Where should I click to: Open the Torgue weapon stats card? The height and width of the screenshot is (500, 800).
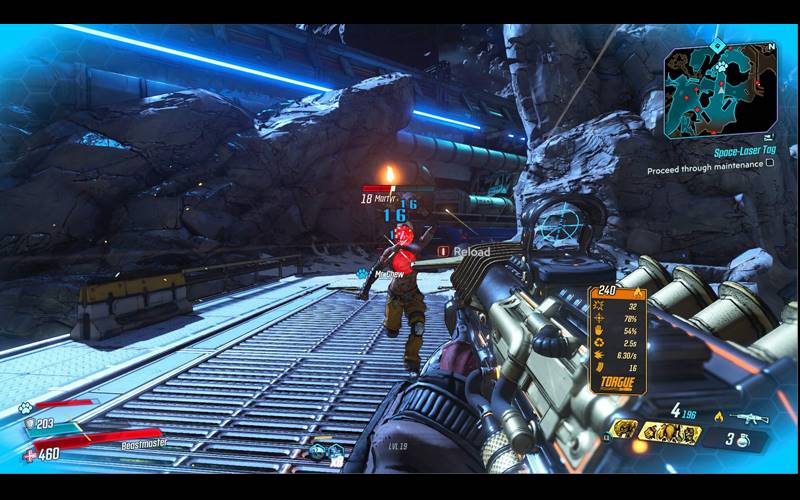click(x=616, y=340)
